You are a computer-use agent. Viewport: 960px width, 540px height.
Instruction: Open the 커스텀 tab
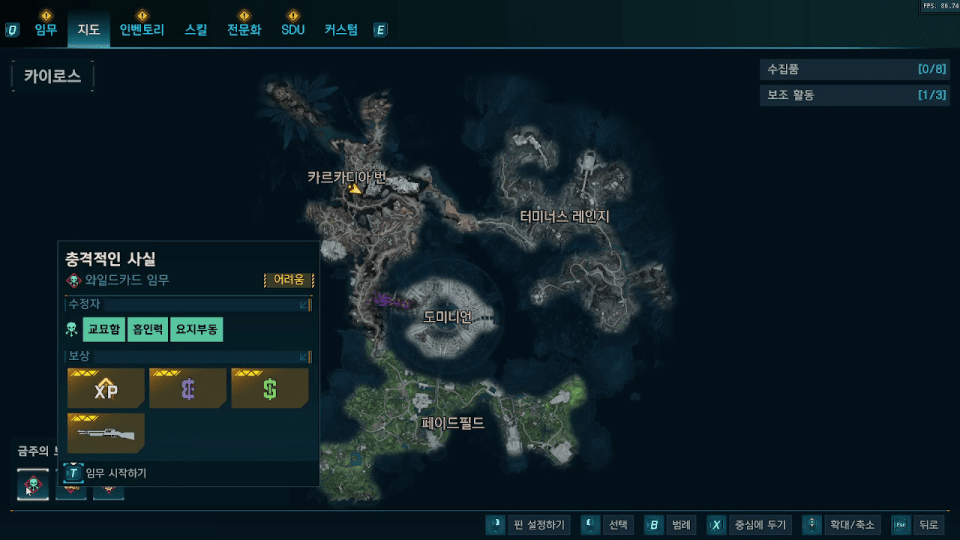pyautogui.click(x=341, y=30)
